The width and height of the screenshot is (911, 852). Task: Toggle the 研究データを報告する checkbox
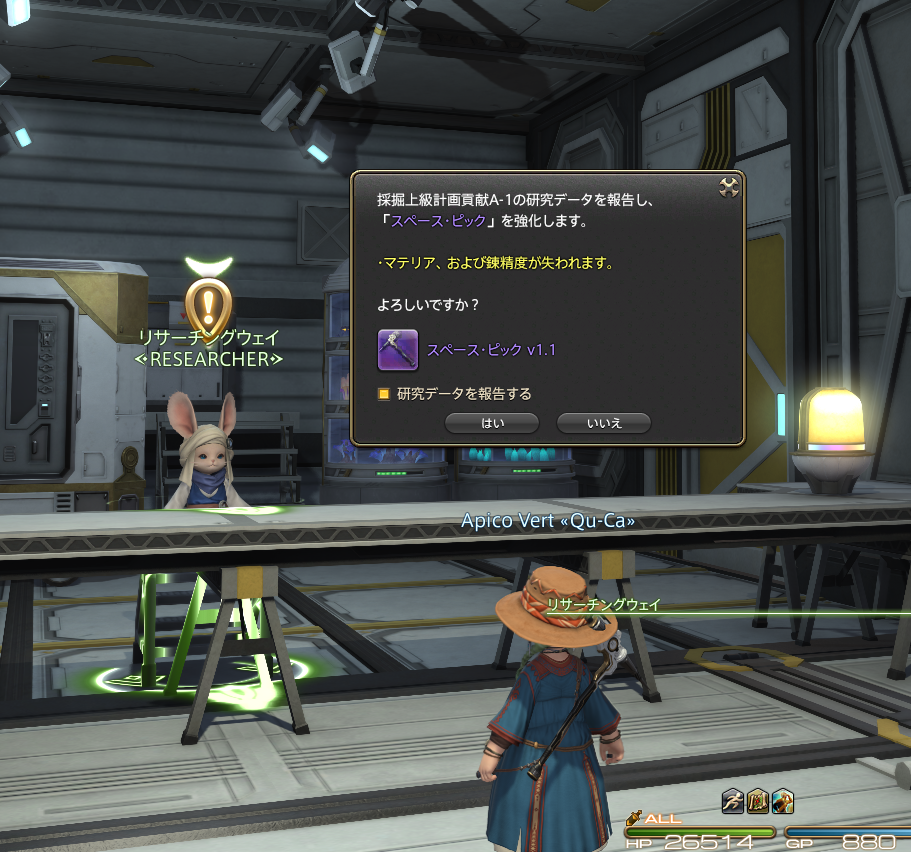click(x=383, y=394)
